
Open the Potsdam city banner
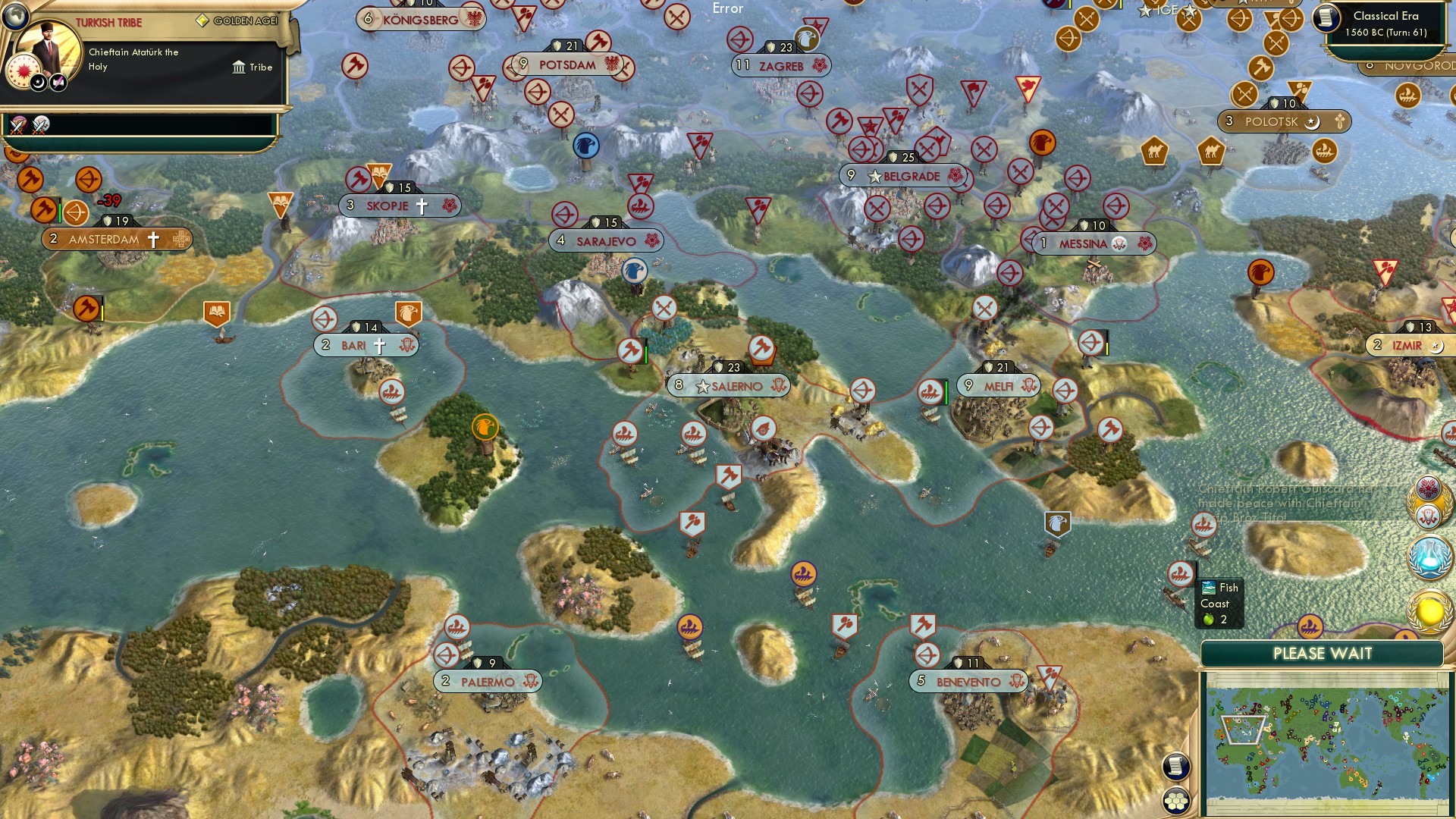pos(566,64)
